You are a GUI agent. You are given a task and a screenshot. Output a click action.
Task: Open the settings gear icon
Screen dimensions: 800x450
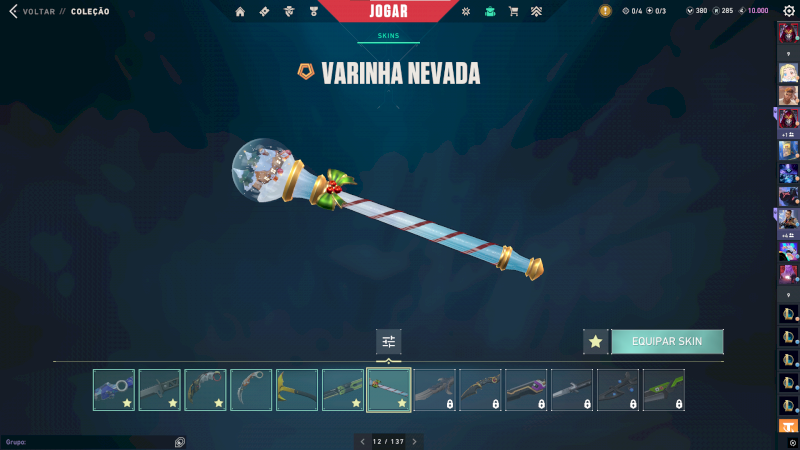[x=789, y=11]
